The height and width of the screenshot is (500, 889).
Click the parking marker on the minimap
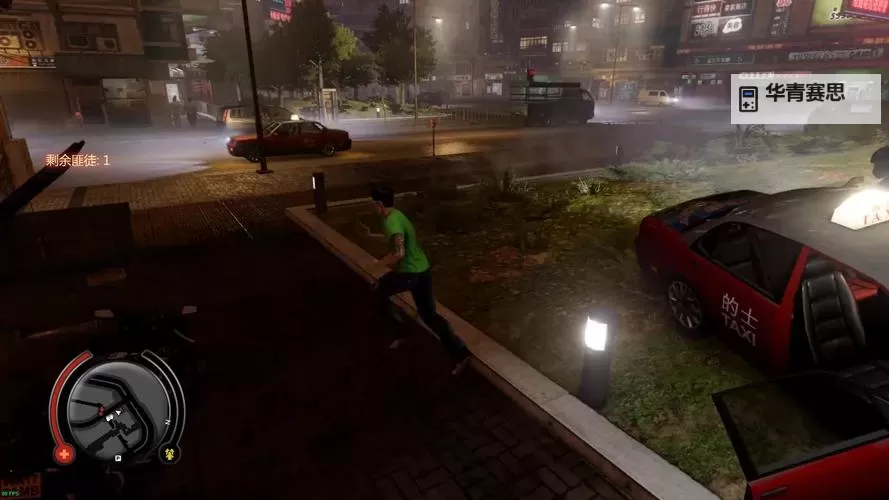point(118,457)
